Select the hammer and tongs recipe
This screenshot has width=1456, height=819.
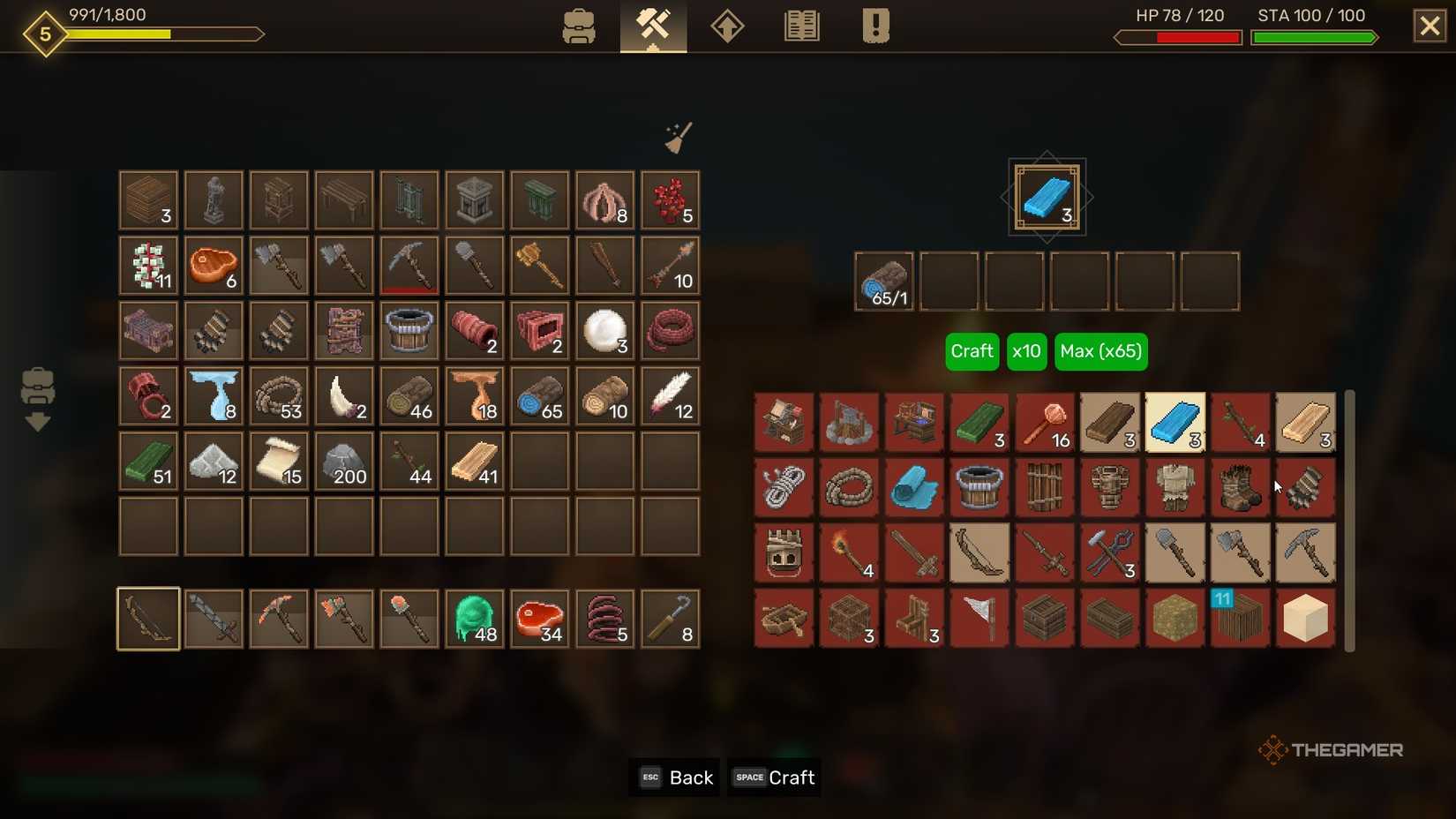(1110, 553)
